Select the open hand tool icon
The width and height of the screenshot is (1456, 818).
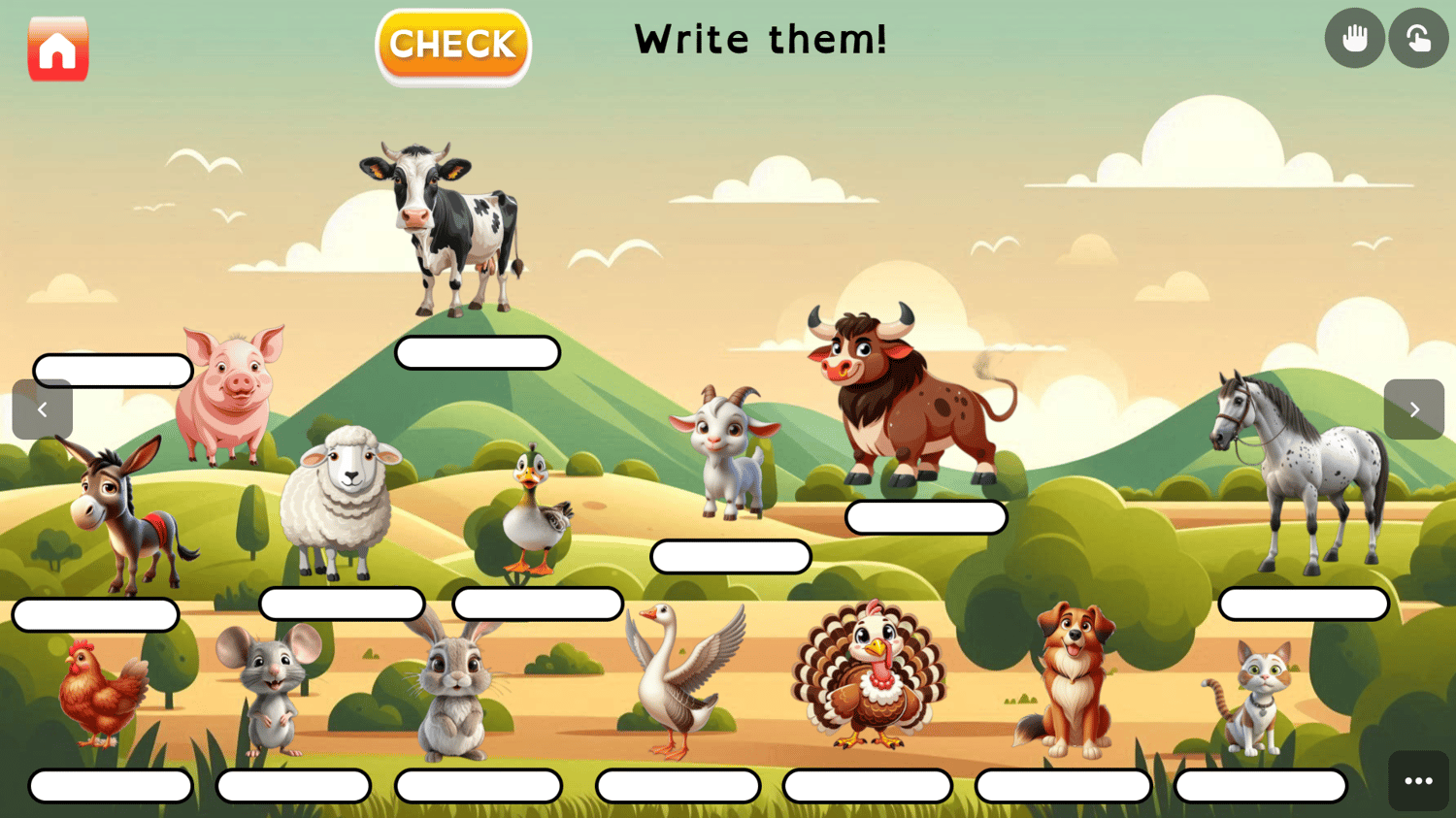click(x=1354, y=39)
